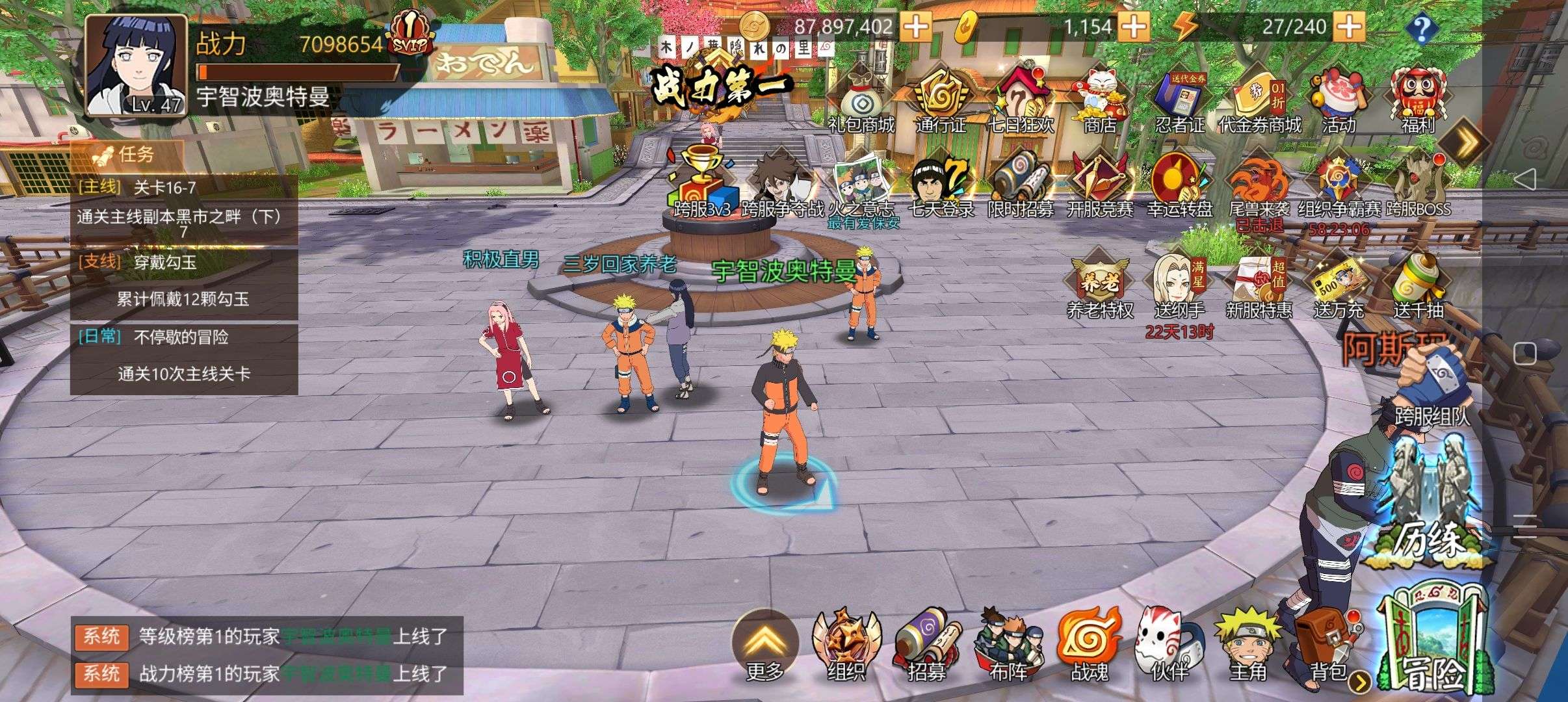Open the 商店 shop

pos(1100,101)
